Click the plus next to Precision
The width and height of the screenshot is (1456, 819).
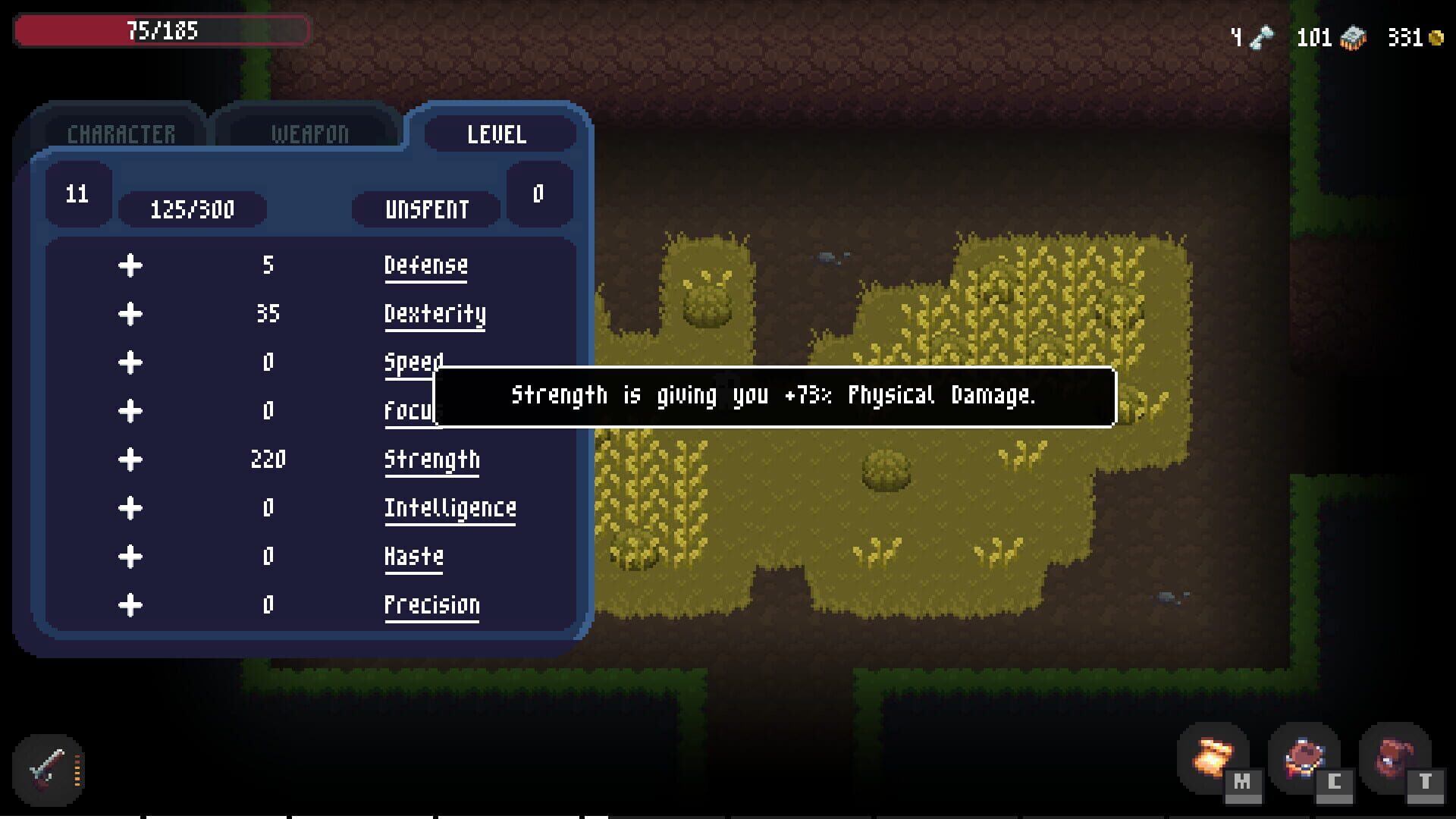pyautogui.click(x=130, y=604)
